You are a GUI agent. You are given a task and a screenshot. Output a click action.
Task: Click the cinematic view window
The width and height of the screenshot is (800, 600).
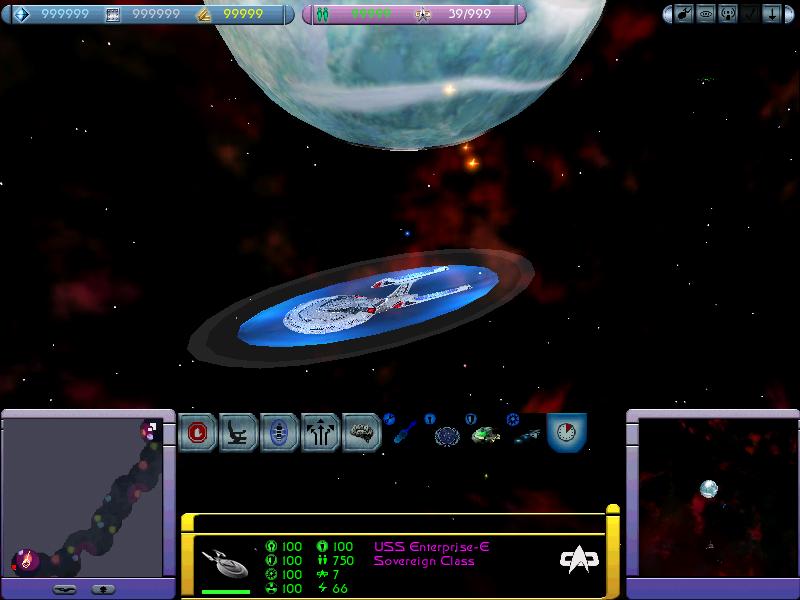coord(710,495)
